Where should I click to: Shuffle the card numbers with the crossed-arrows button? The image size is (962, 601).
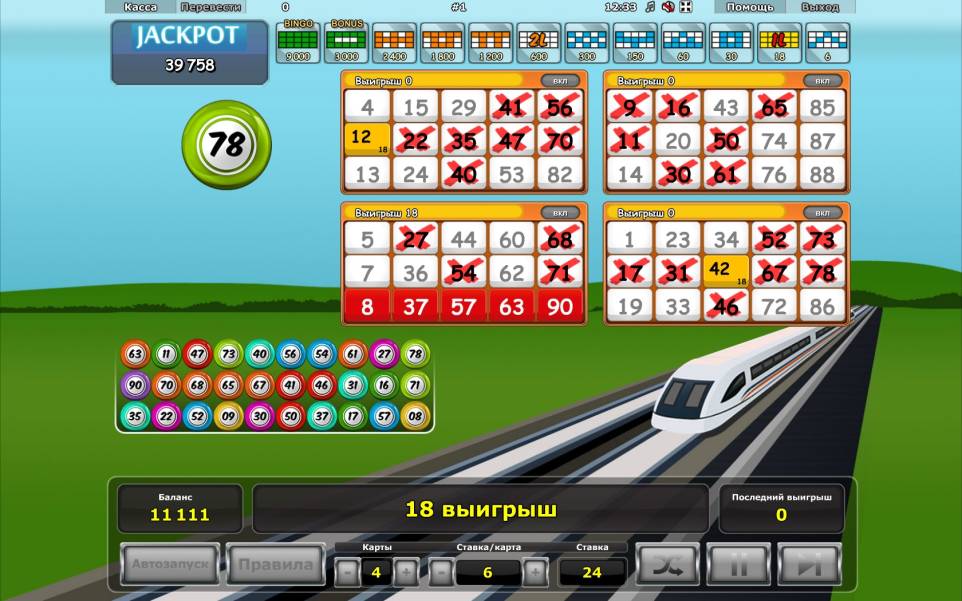pos(667,565)
